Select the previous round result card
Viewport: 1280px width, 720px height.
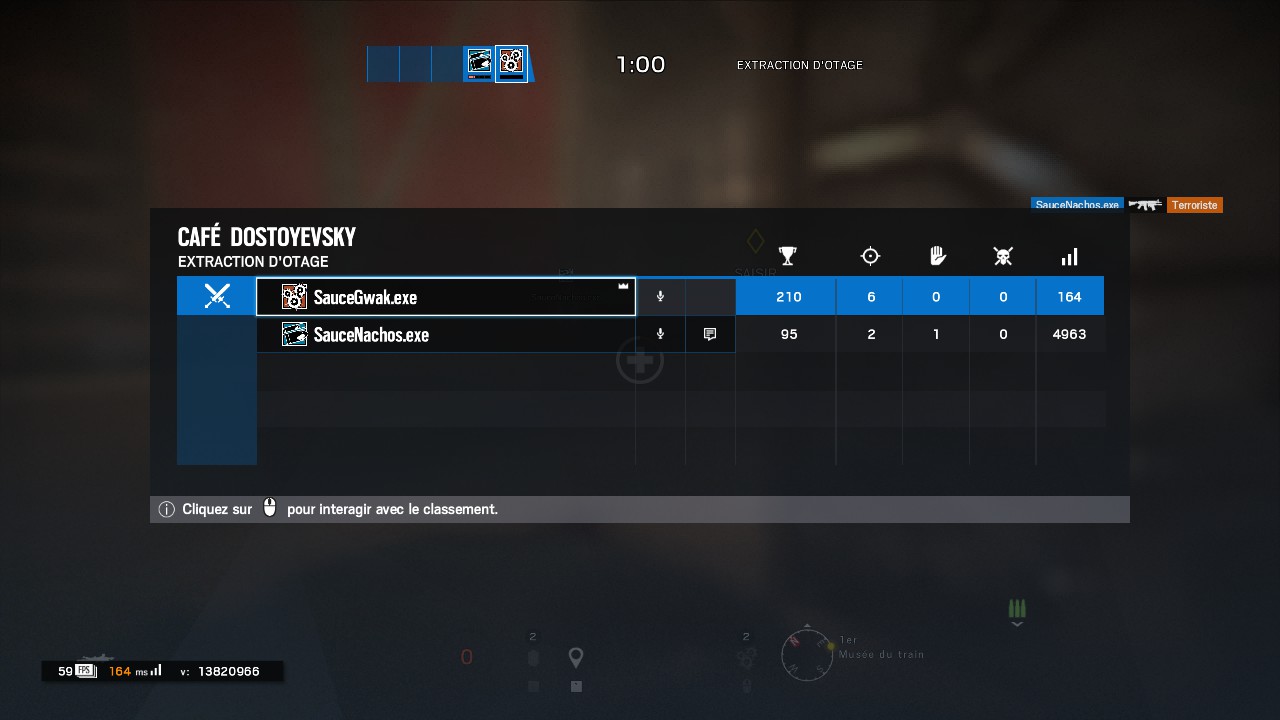pos(479,63)
